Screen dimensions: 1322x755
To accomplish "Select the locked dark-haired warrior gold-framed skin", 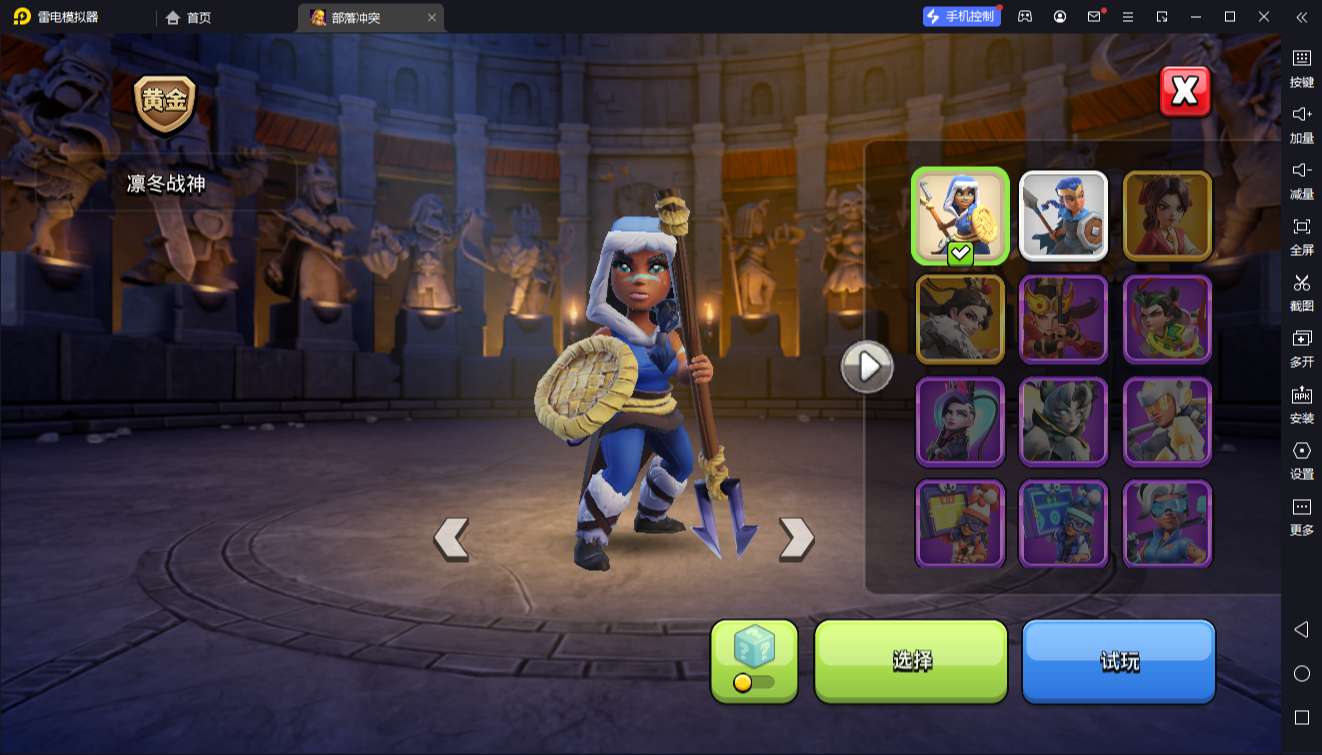I will click(x=960, y=319).
